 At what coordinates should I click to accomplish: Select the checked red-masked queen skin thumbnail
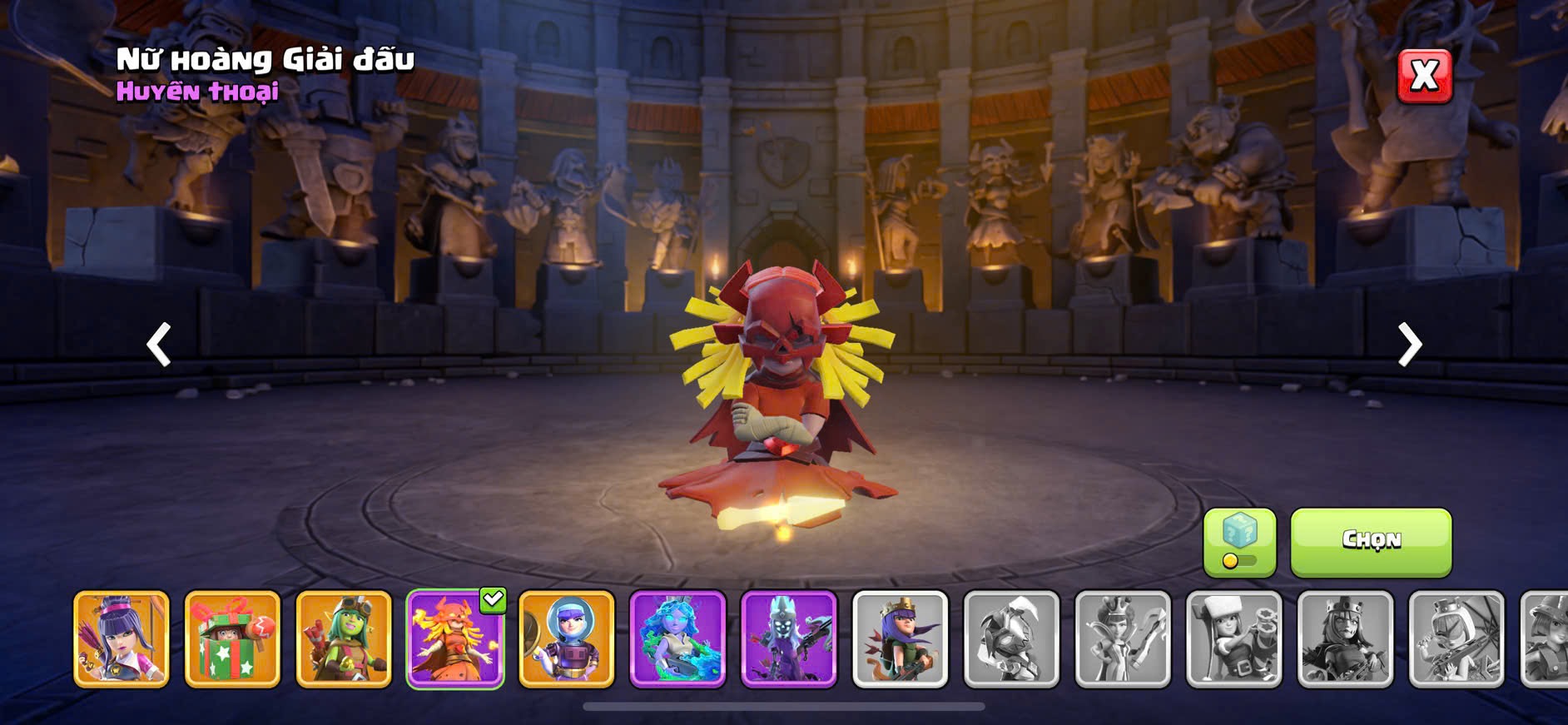point(455,639)
